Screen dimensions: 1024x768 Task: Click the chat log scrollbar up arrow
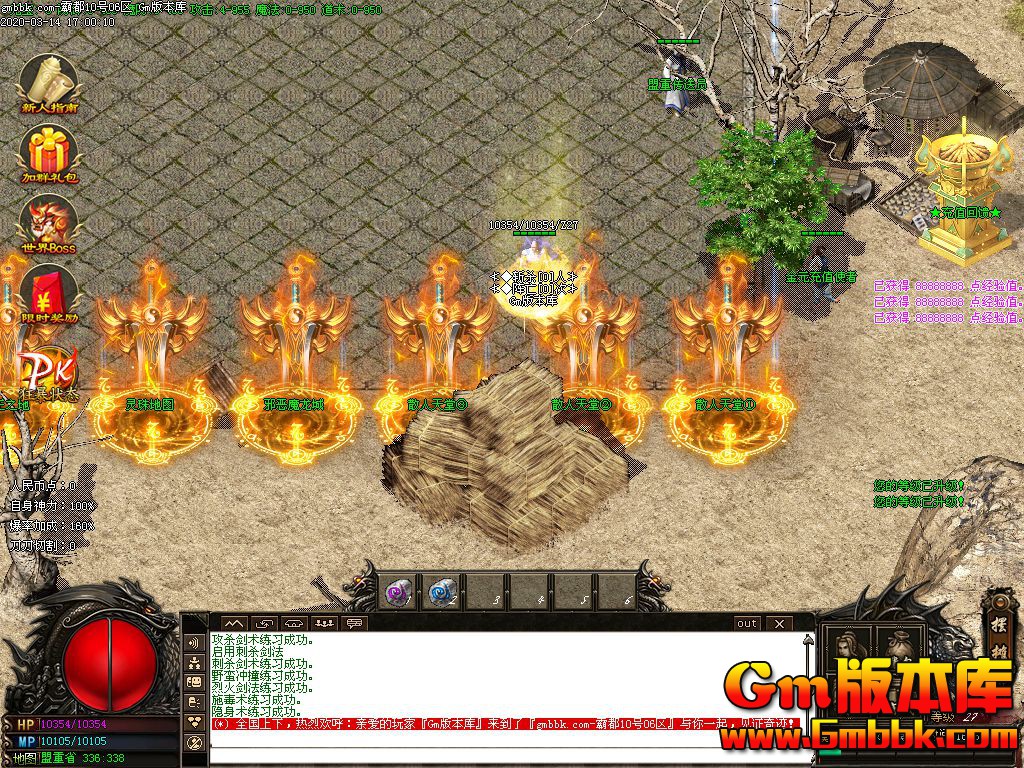[808, 640]
